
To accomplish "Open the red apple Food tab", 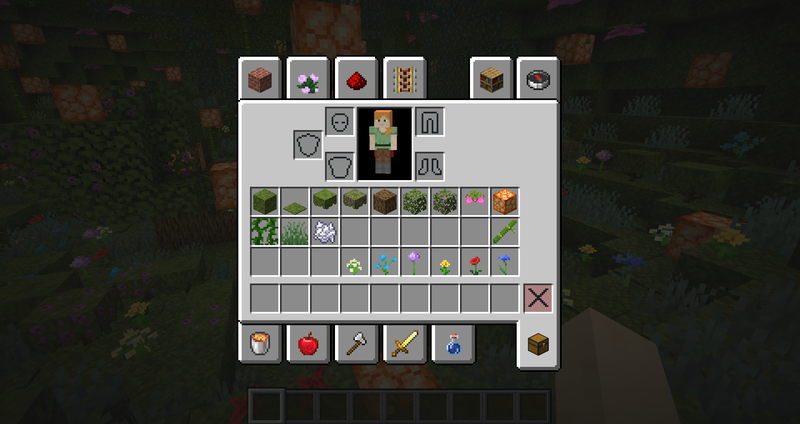I will [308, 344].
